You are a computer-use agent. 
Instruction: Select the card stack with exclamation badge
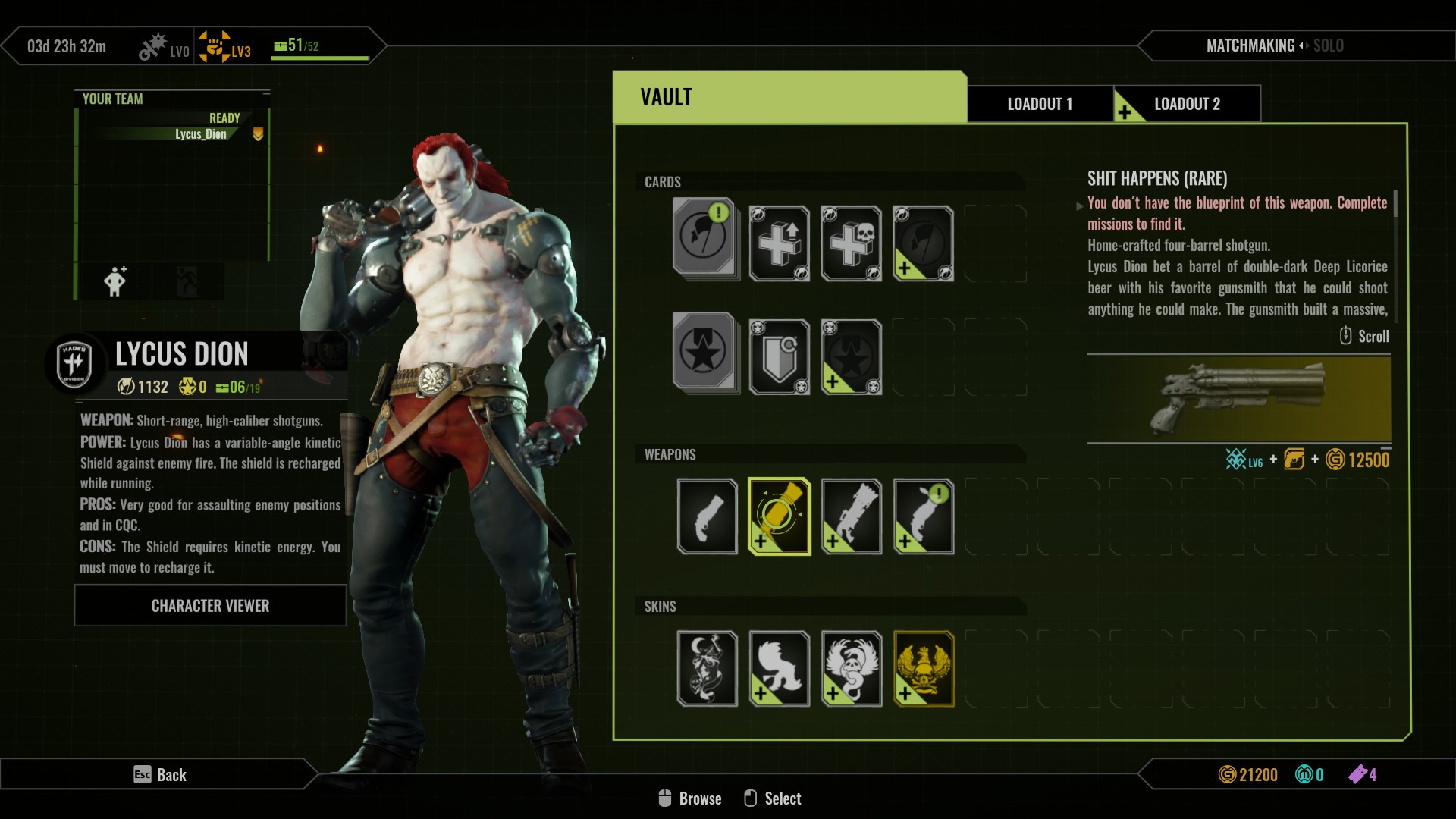pyautogui.click(x=704, y=239)
